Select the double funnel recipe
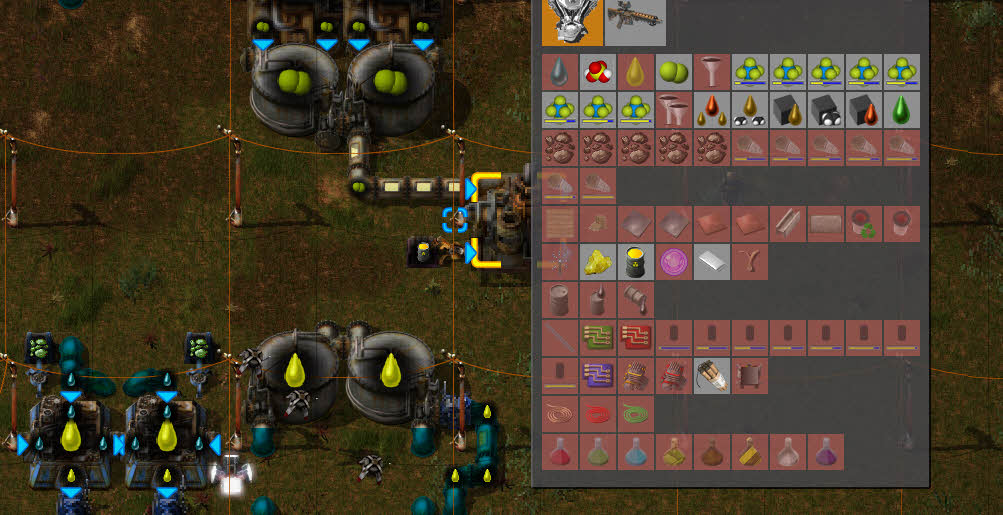This screenshot has height=515, width=1003. tap(674, 110)
